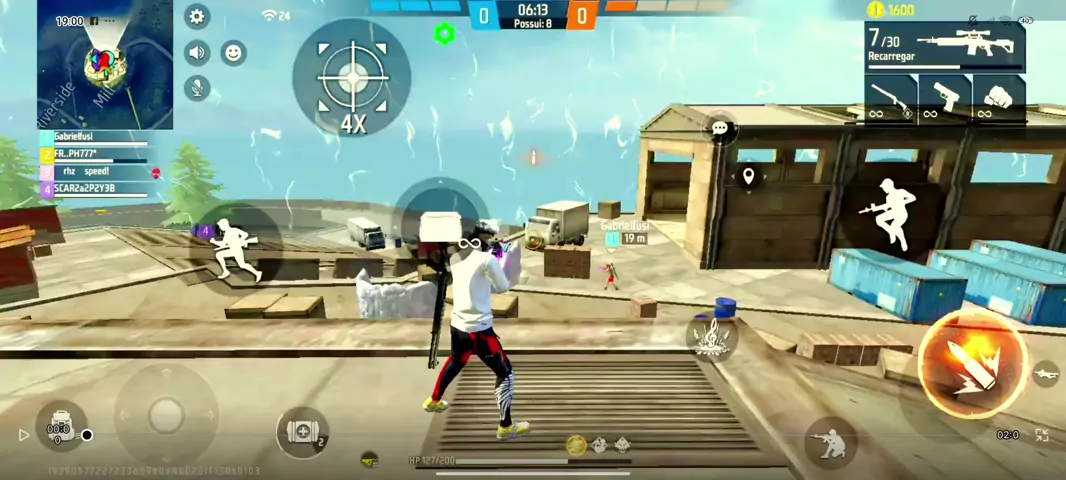
Task: Fire using the glowing bullet button
Action: click(x=971, y=363)
